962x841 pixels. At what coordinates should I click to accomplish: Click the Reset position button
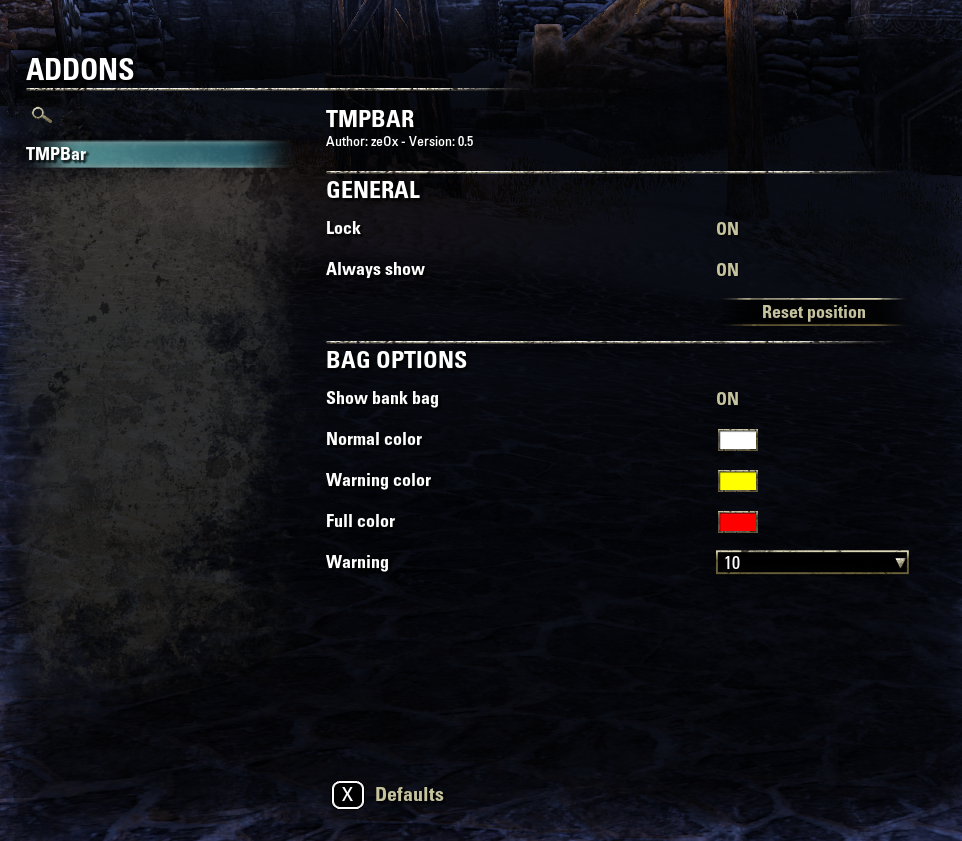tap(813, 312)
